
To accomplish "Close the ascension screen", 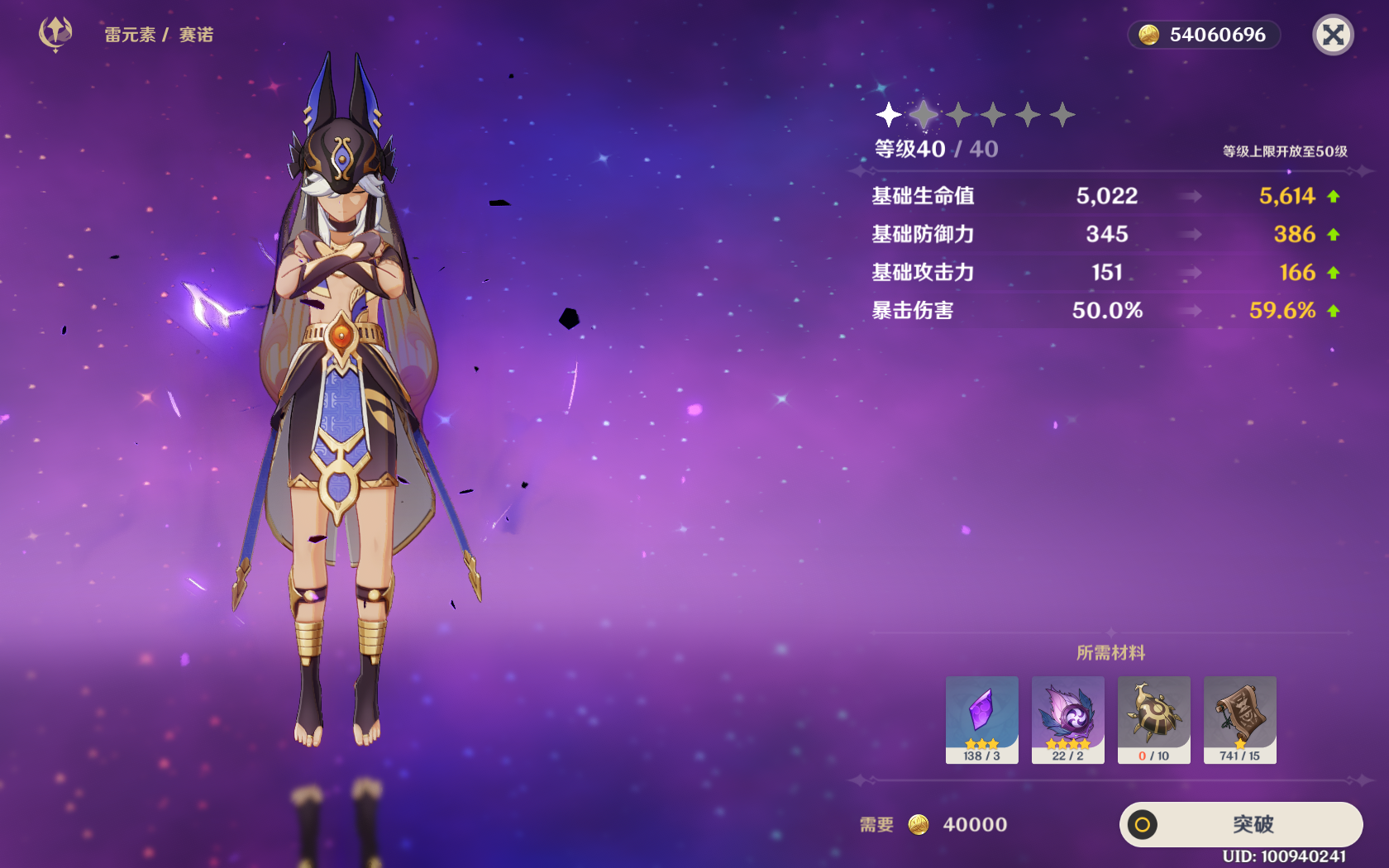I will pos(1333,35).
